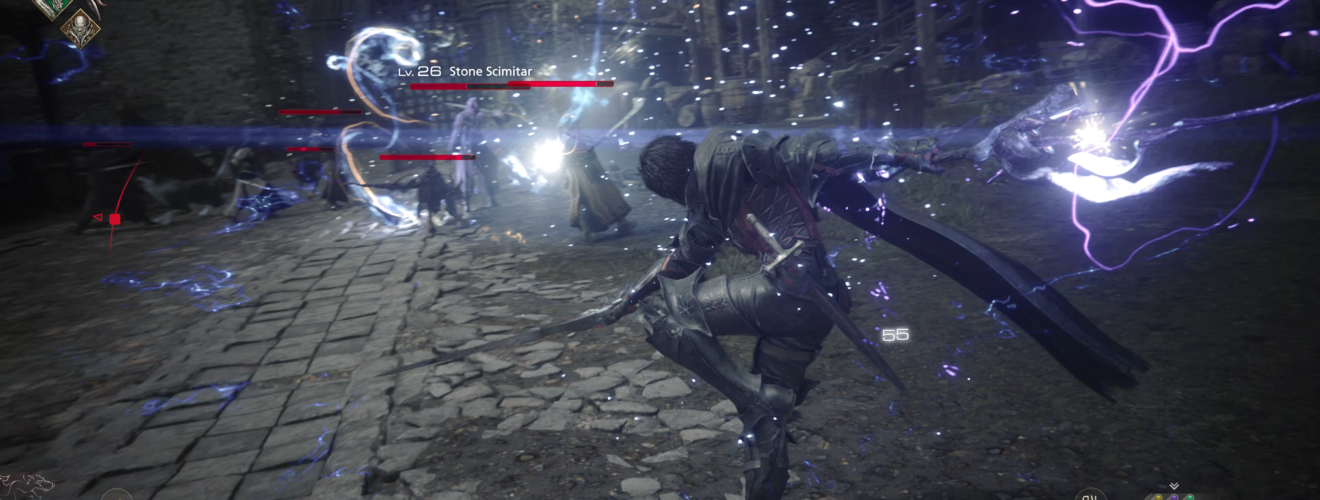Select the brown diamond bearded-face status icon
This screenshot has height=500, width=1320.
(x=80, y=28)
